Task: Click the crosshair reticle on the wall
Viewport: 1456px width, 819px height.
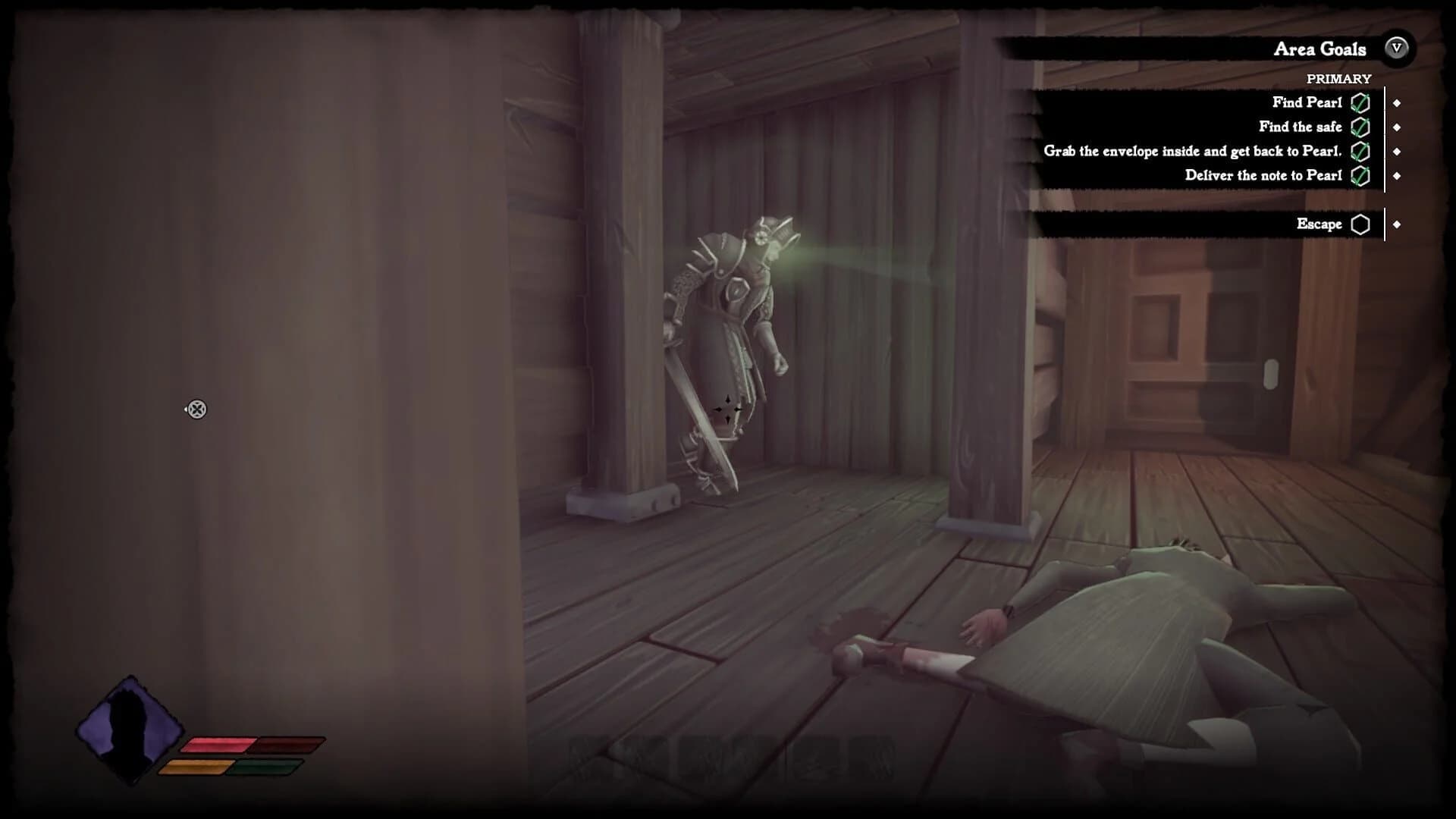Action: tap(196, 409)
